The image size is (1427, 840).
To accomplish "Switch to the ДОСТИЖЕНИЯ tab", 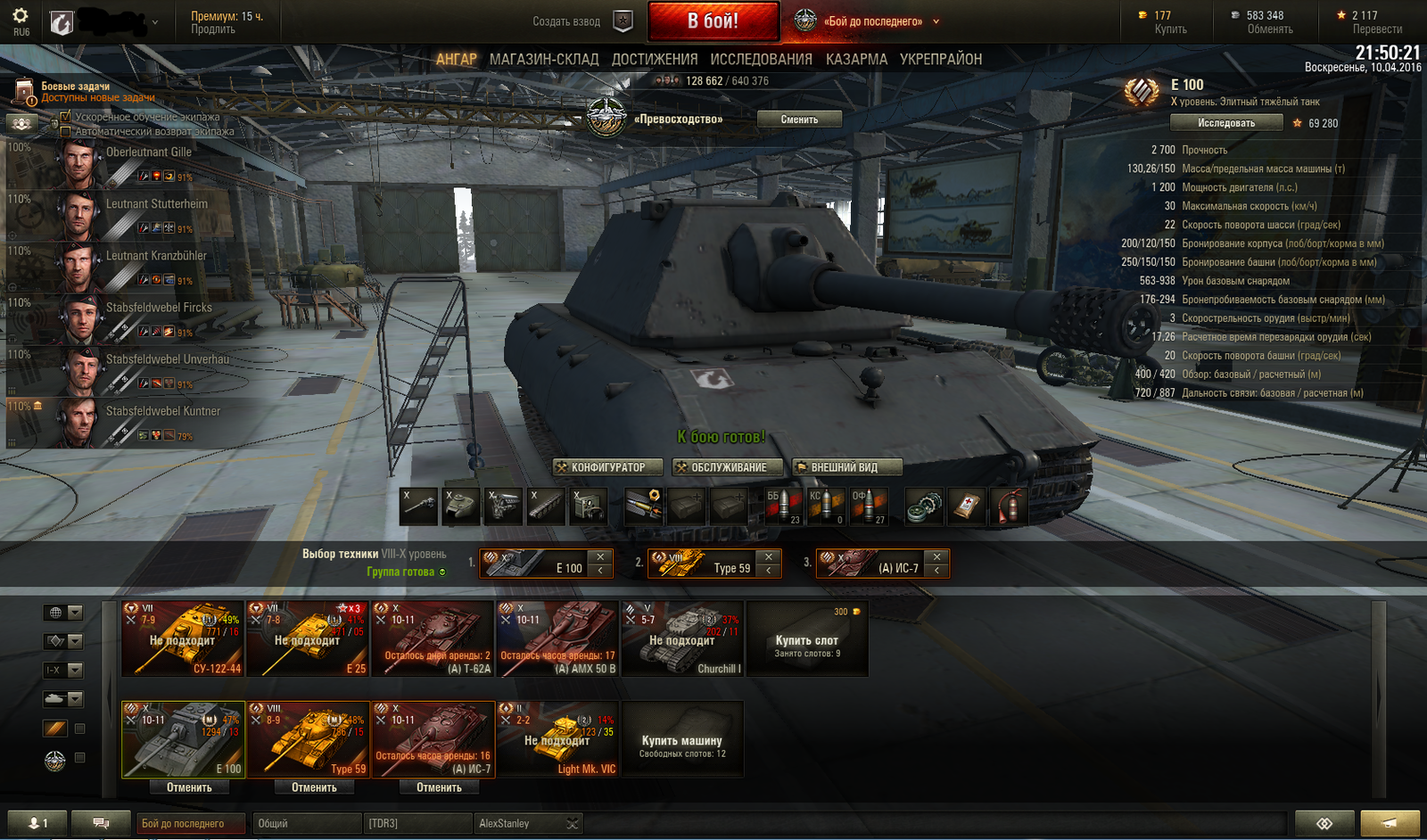I will (655, 60).
